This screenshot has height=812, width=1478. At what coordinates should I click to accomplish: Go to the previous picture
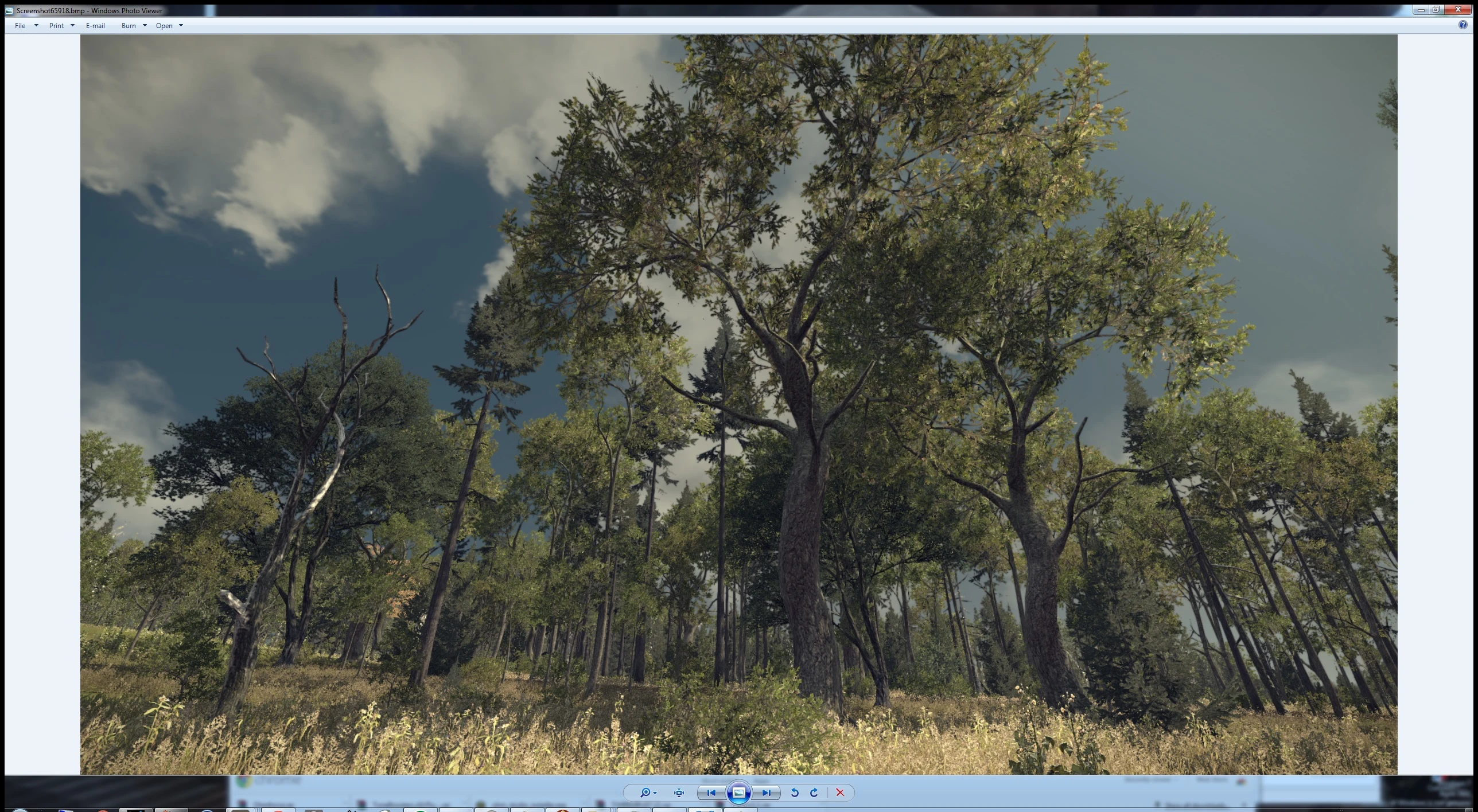(x=711, y=793)
